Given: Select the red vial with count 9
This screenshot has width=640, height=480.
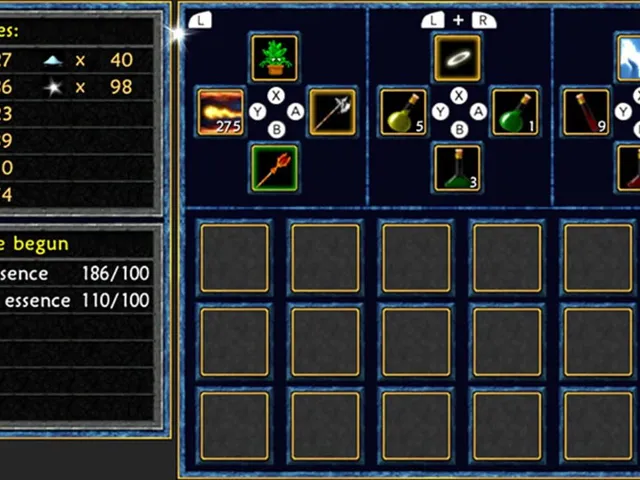Looking at the screenshot, I should [x=586, y=111].
